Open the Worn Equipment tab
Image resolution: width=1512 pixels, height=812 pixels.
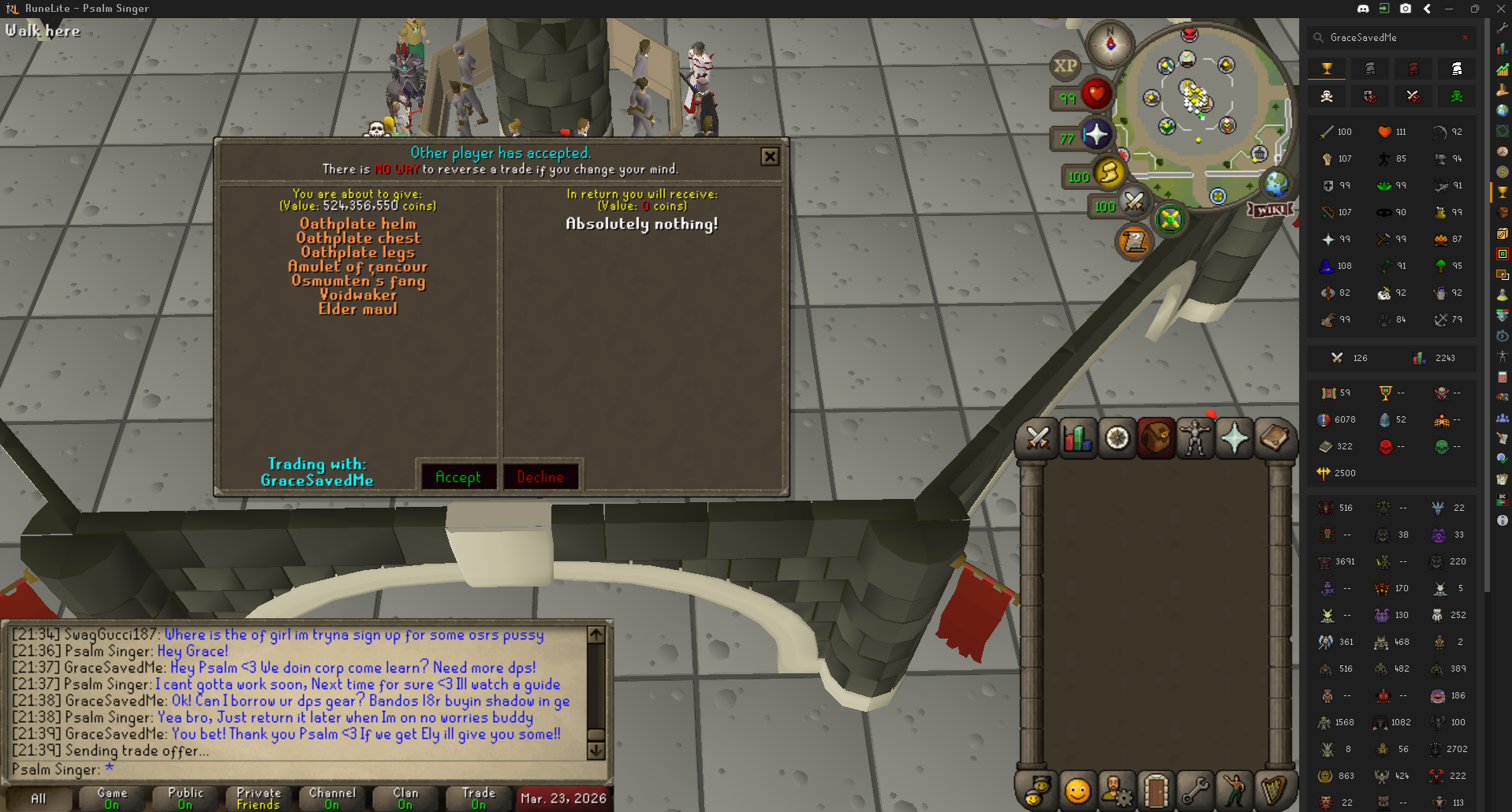(x=1195, y=438)
